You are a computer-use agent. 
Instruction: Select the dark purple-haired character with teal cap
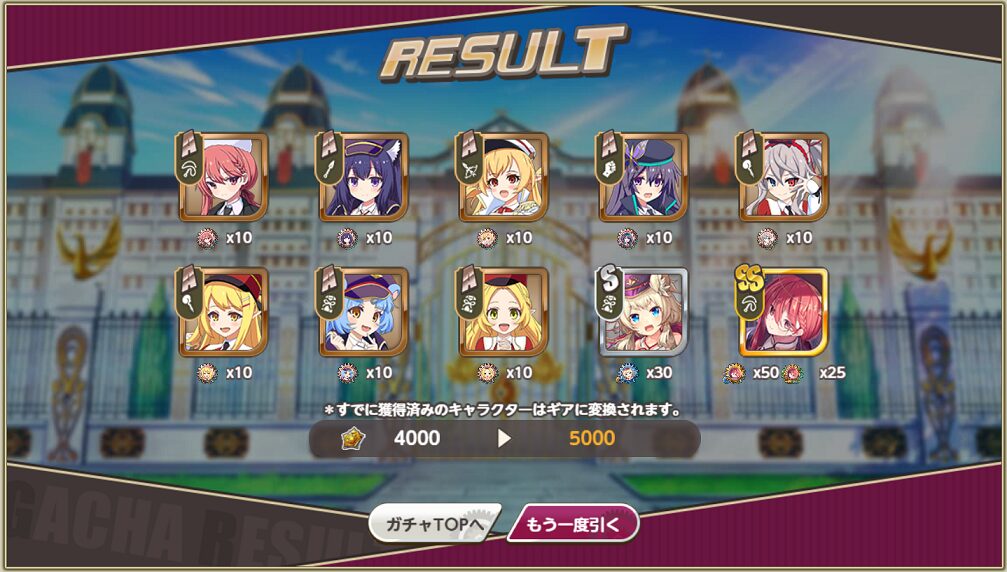point(643,177)
